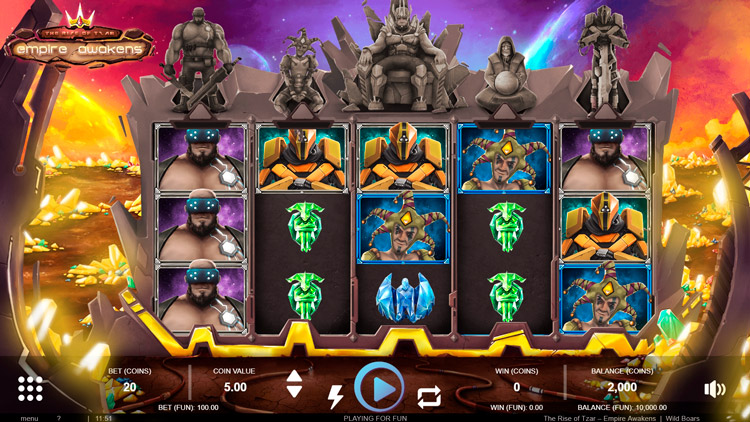Decrease coin value with the down arrow
Screen dimensions: 750x422
point(294,392)
